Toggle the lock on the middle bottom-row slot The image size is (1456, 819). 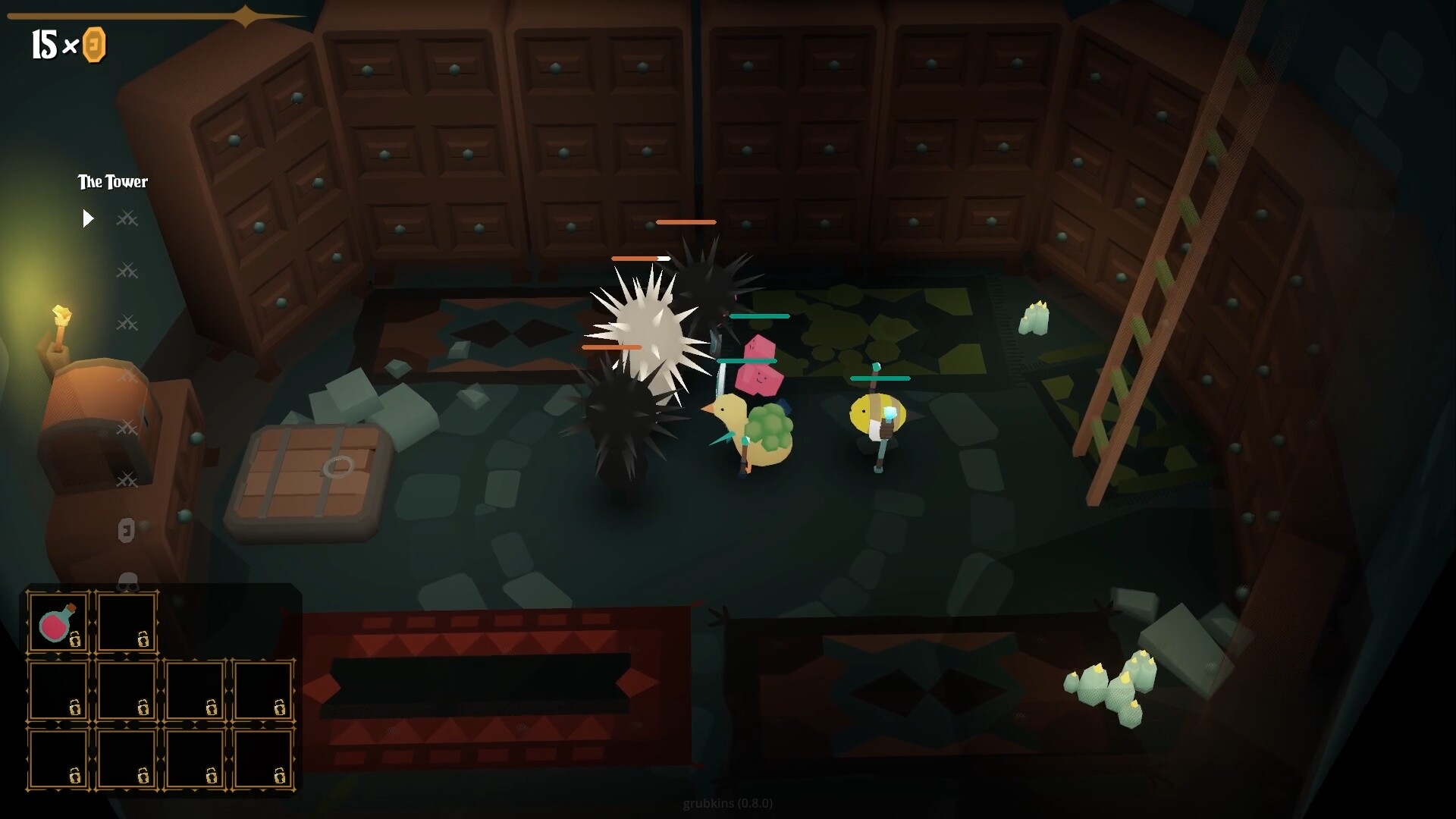point(143,777)
